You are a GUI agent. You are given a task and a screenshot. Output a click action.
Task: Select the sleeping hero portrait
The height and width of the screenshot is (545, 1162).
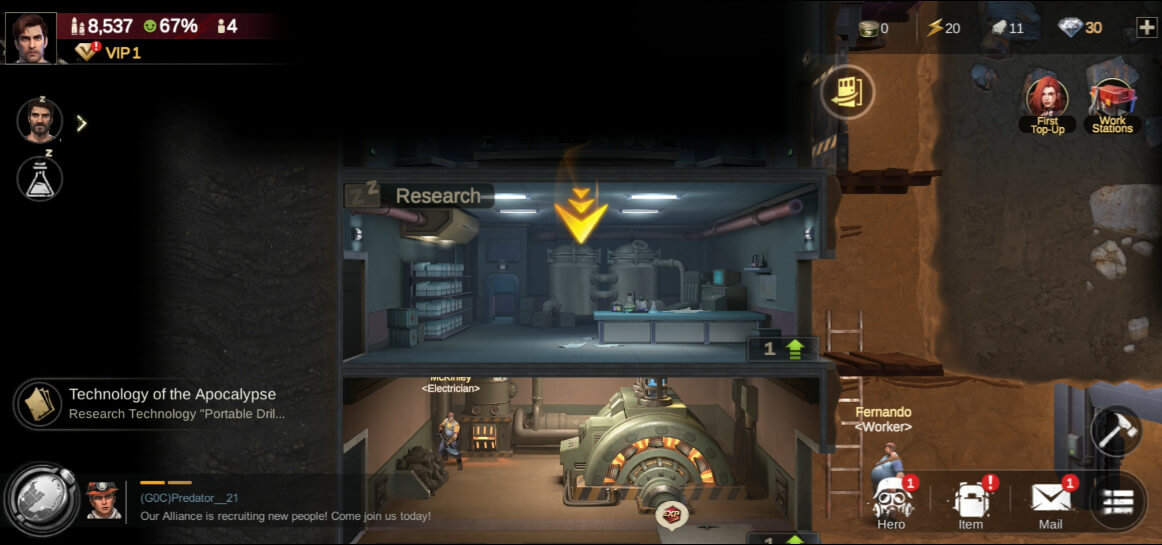[40, 122]
